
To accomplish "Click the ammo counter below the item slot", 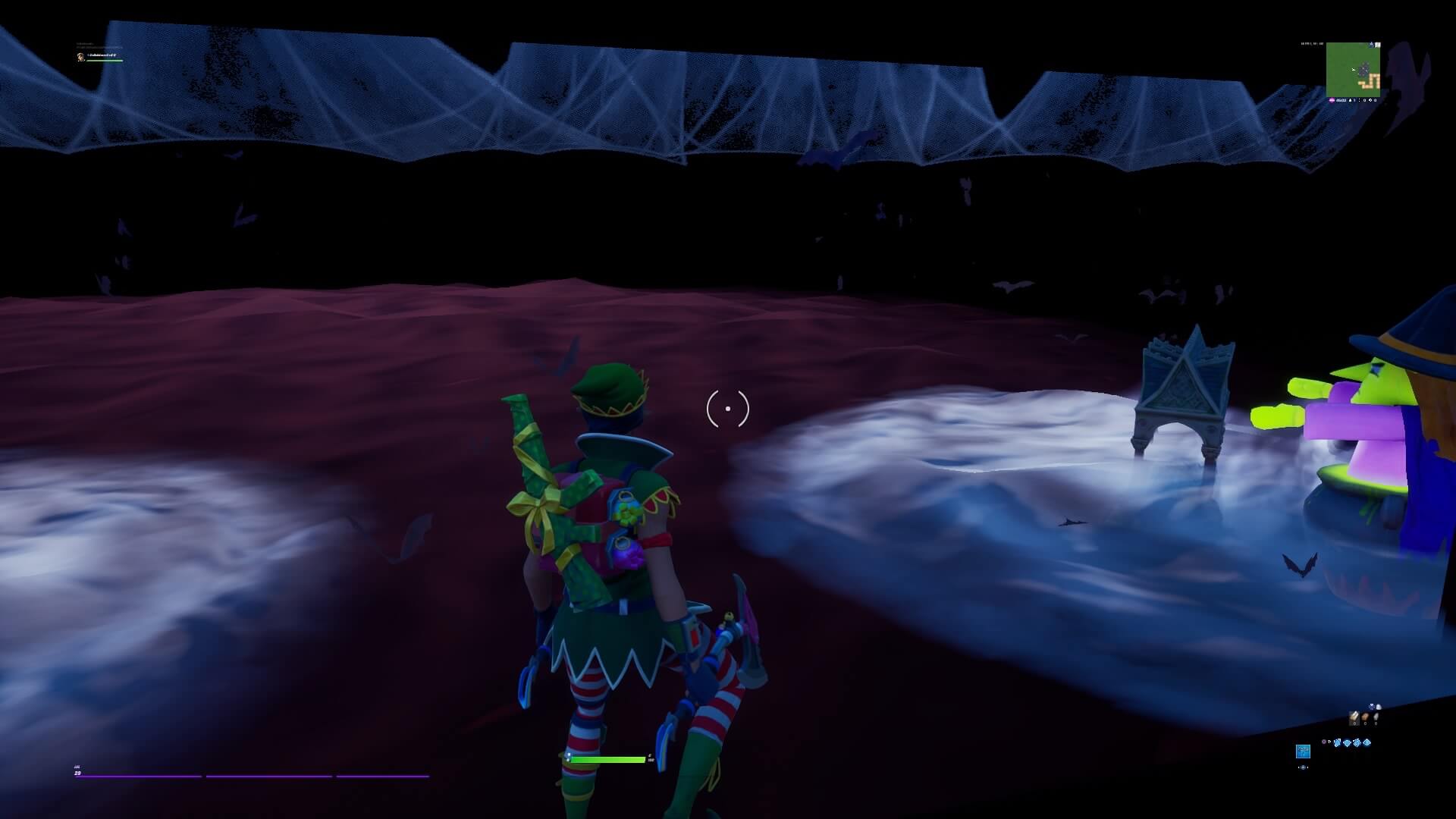I will coord(1304,767).
